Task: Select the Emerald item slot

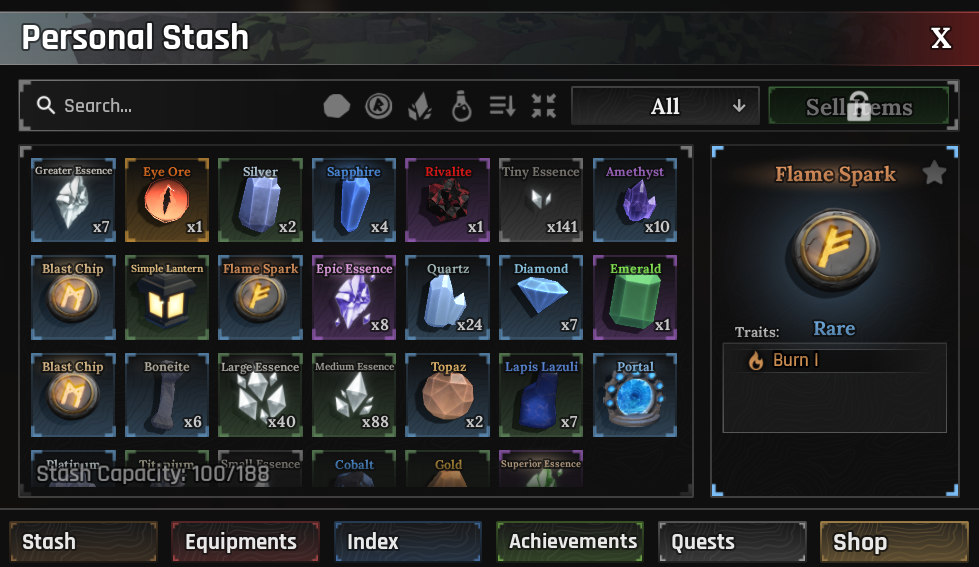Action: pos(635,297)
